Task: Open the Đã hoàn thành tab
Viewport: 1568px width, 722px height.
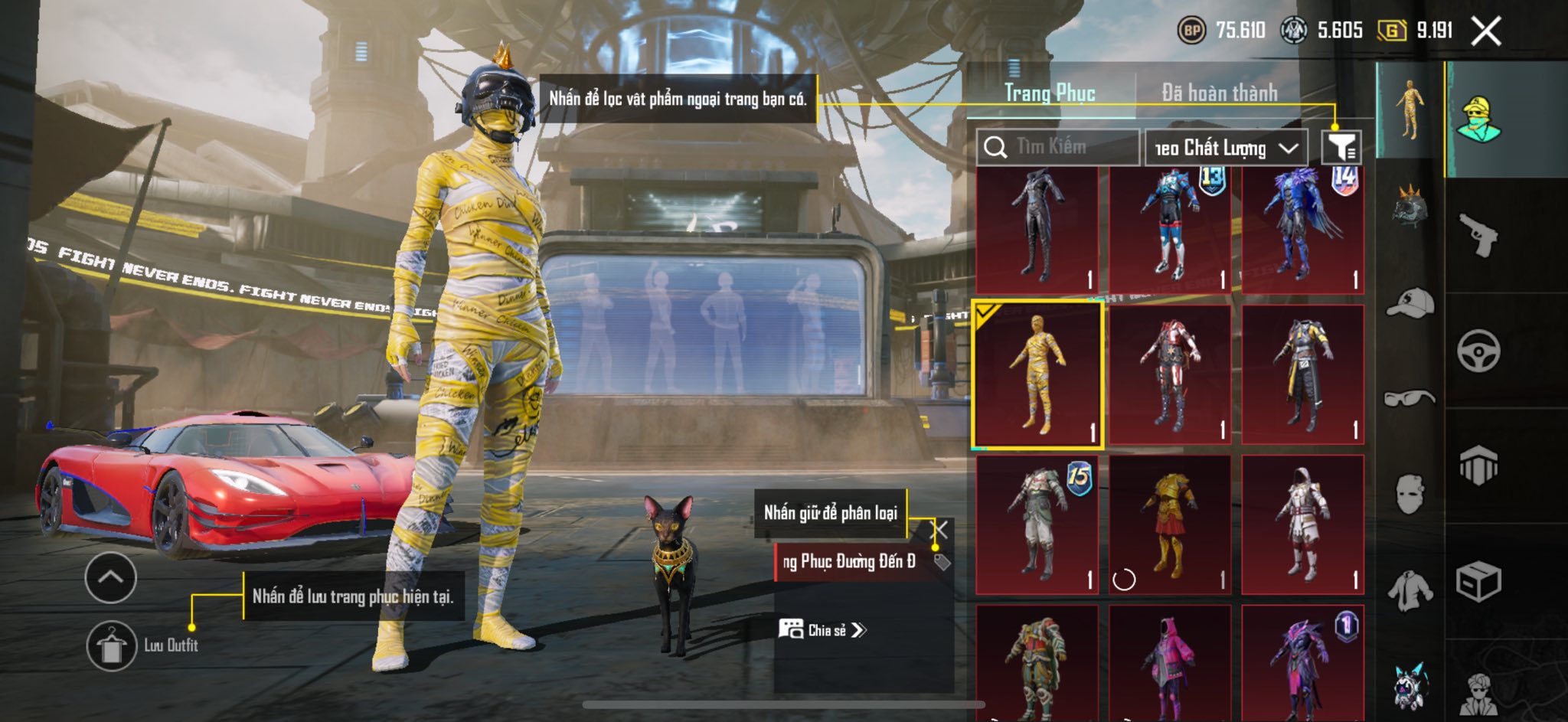Action: tap(1219, 93)
